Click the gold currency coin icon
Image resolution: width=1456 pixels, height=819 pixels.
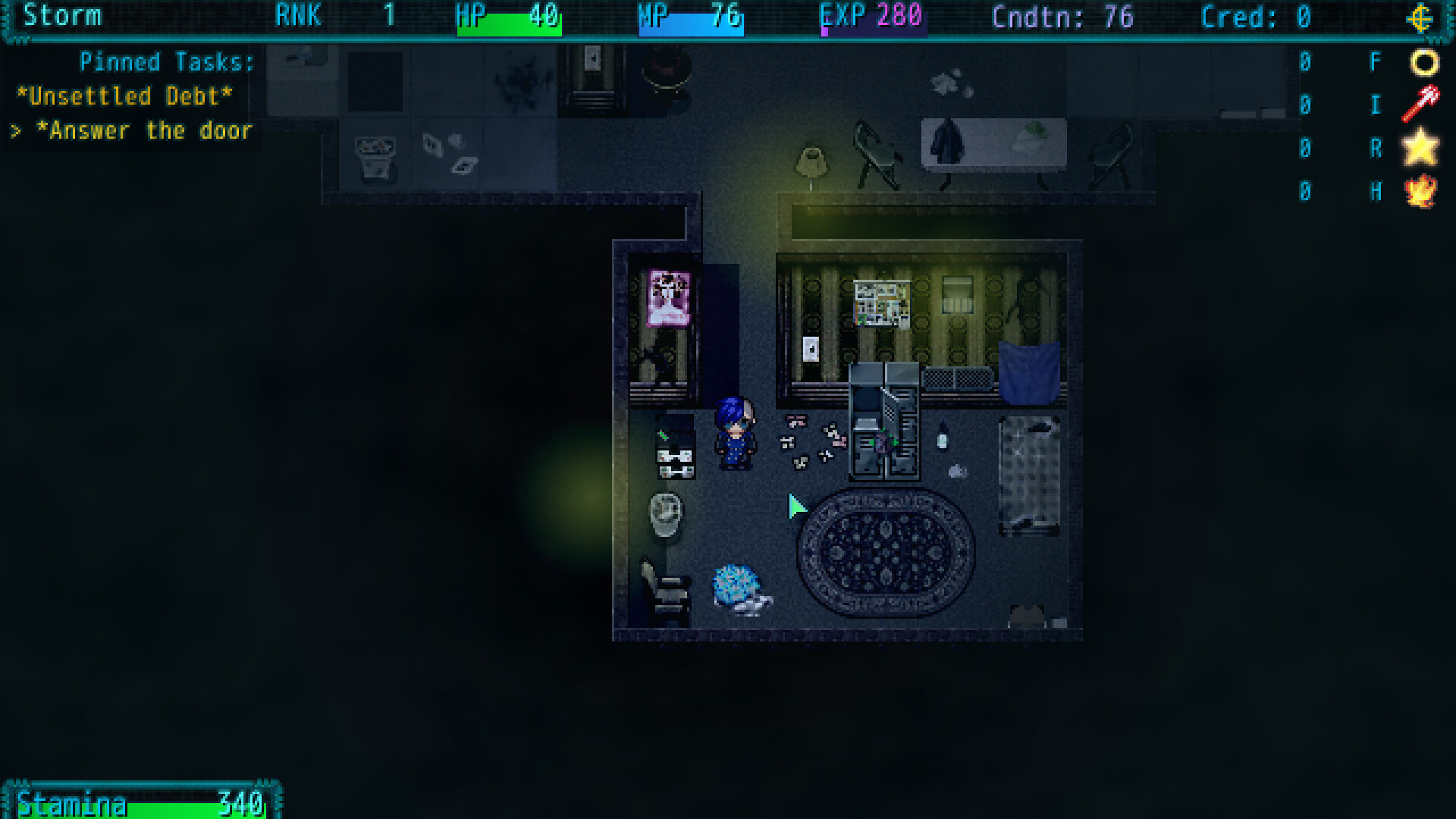click(x=1421, y=17)
